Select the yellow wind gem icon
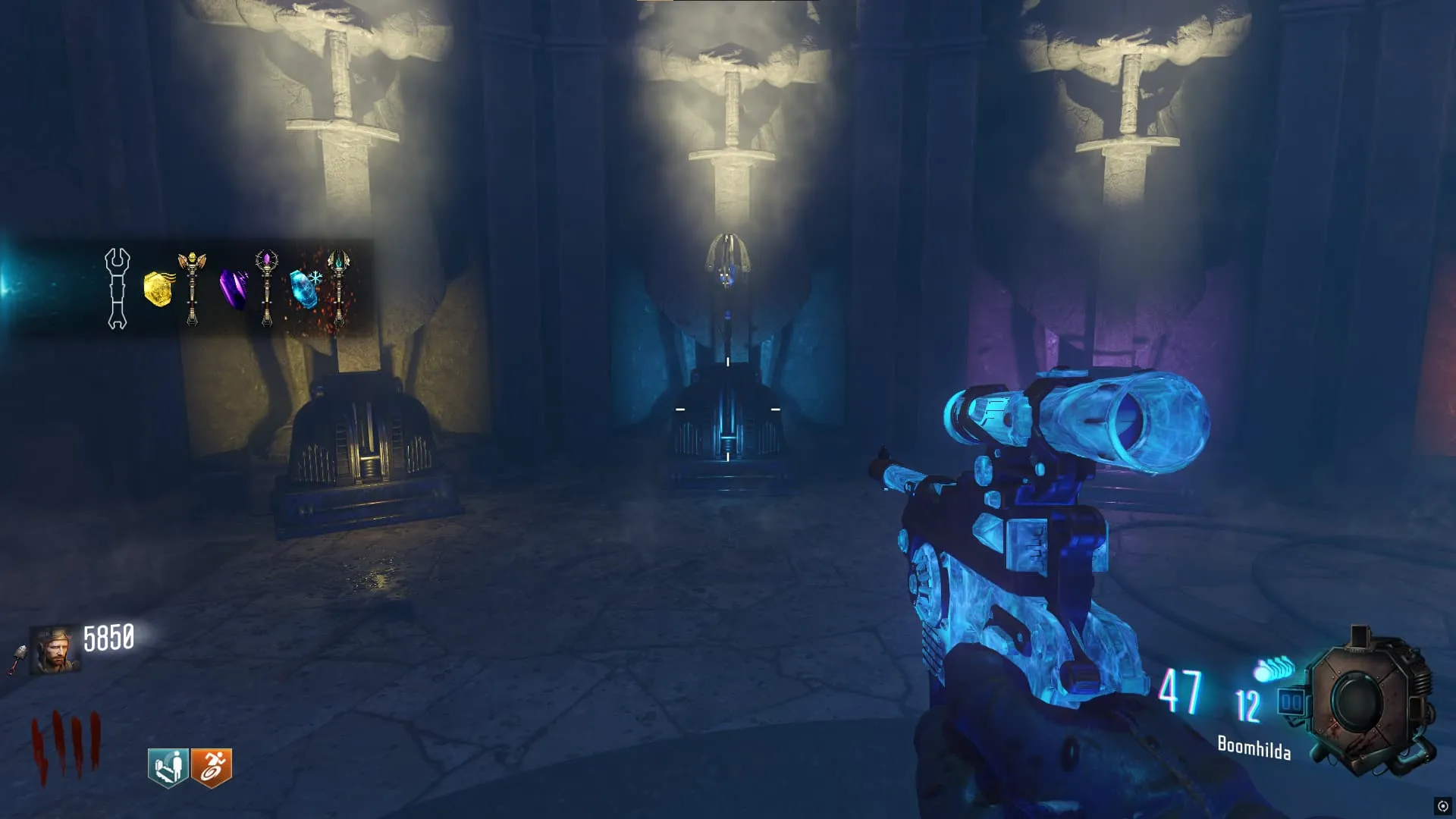The width and height of the screenshot is (1456, 819). [x=158, y=289]
